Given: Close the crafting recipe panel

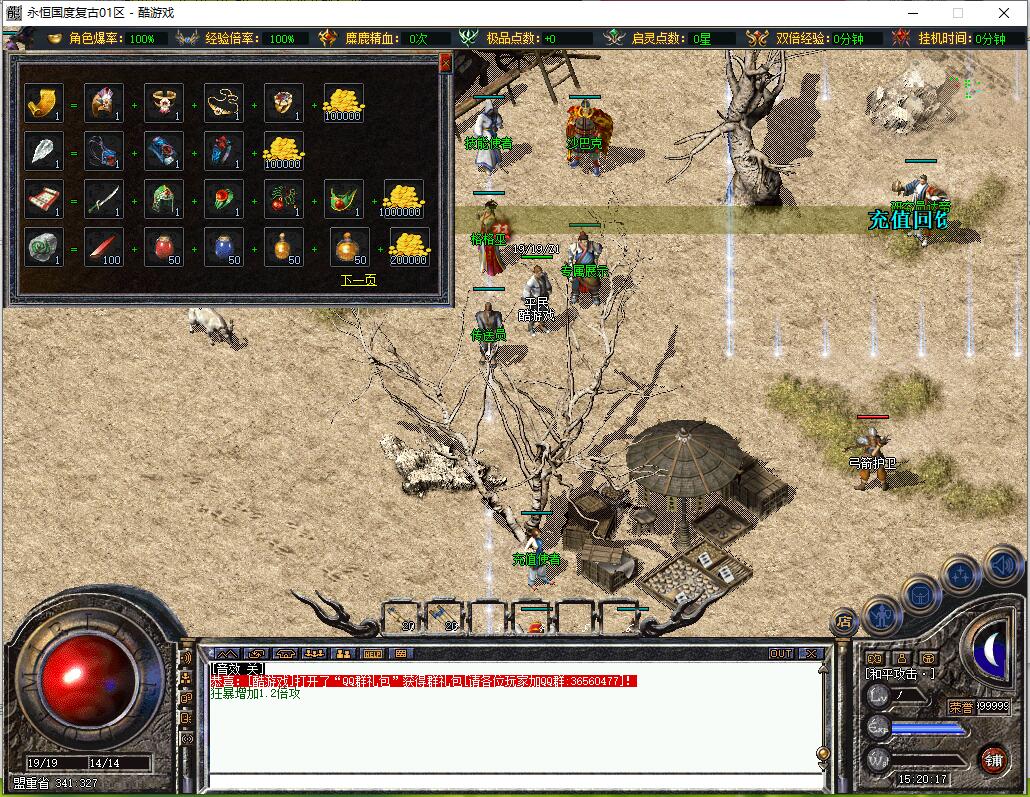Looking at the screenshot, I should (445, 63).
